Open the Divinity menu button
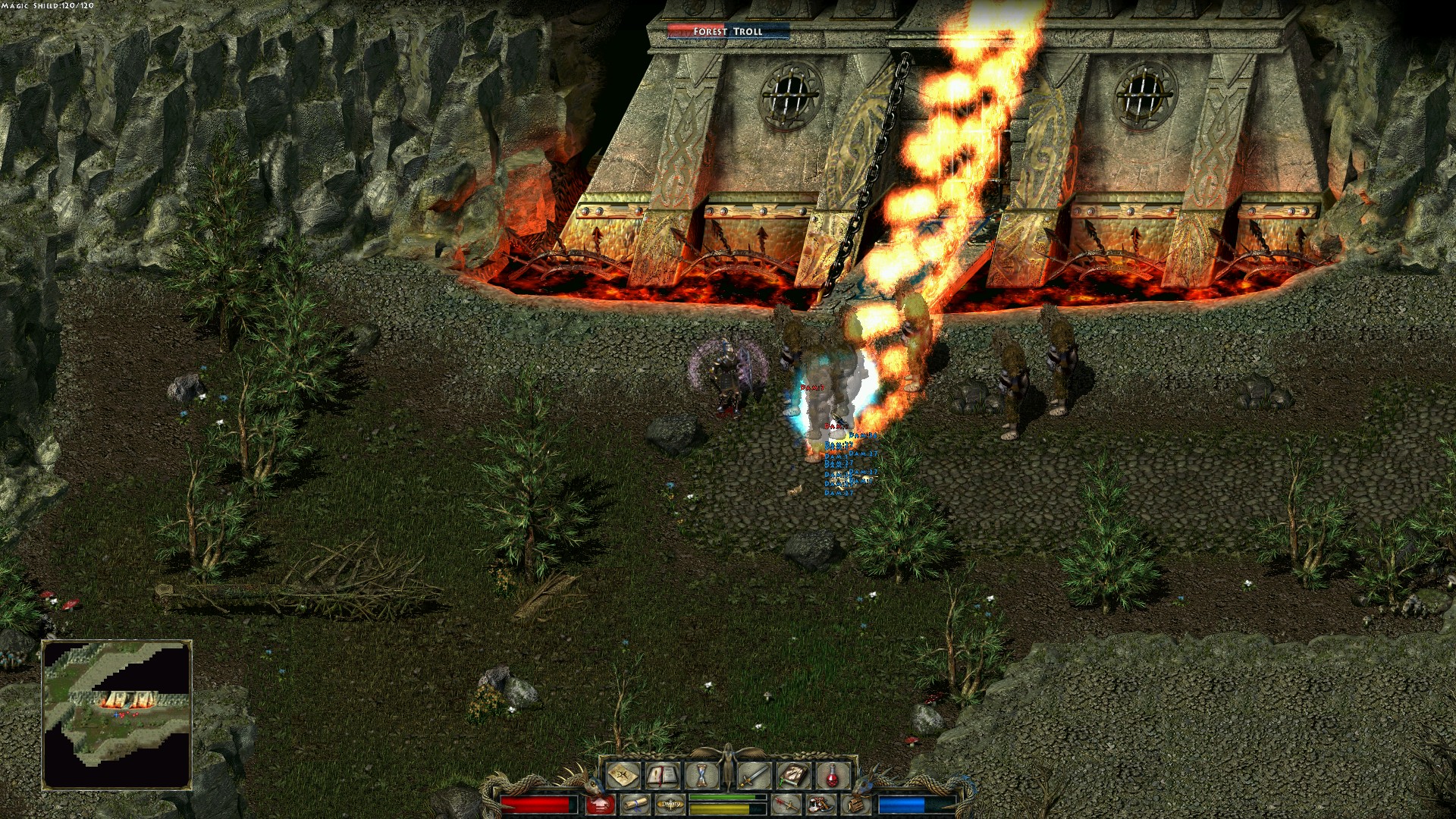This screenshot has height=819, width=1456. coord(670,804)
